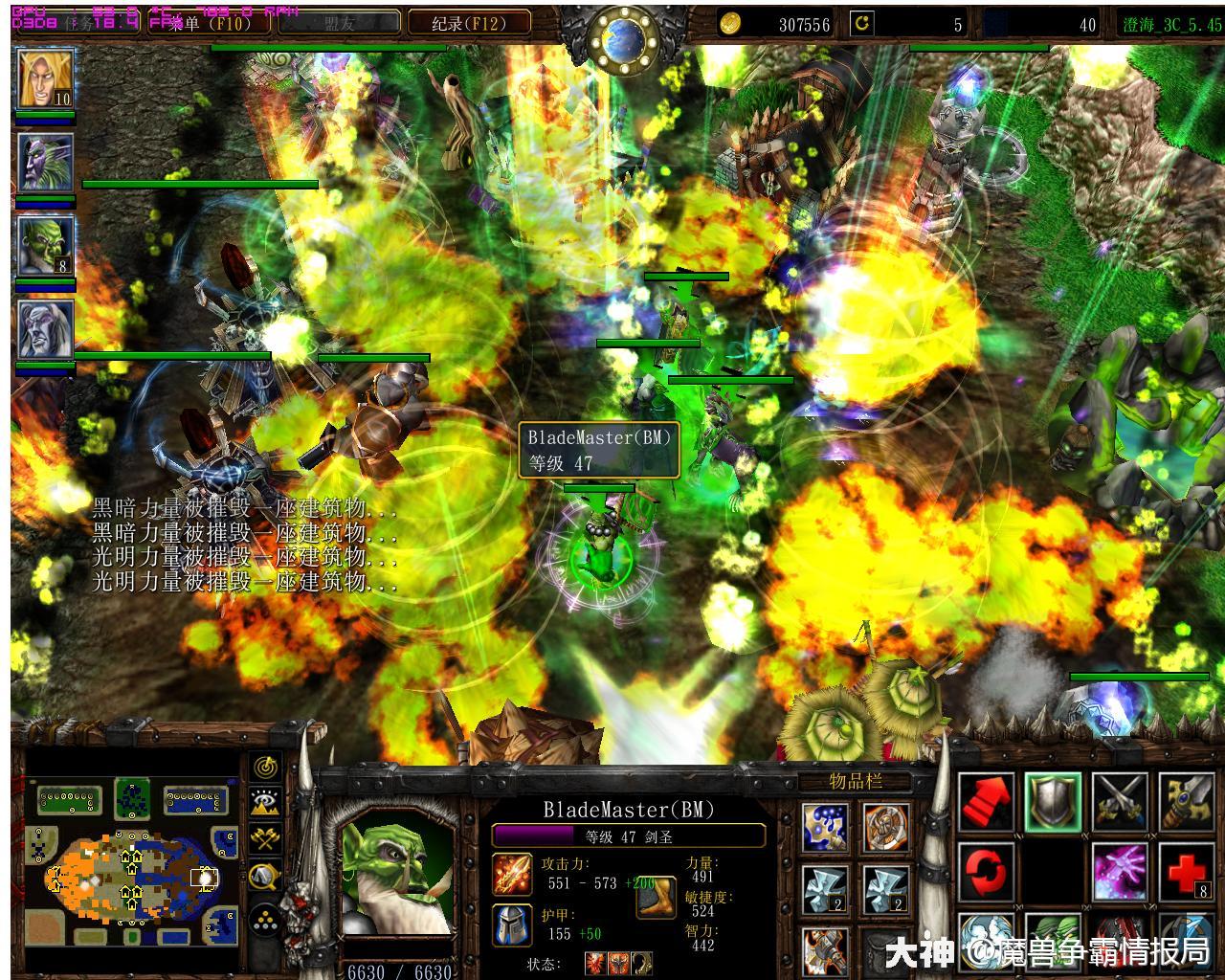This screenshot has height=980, width=1225.
Task: Click the formation dots button
Action: click(x=265, y=921)
